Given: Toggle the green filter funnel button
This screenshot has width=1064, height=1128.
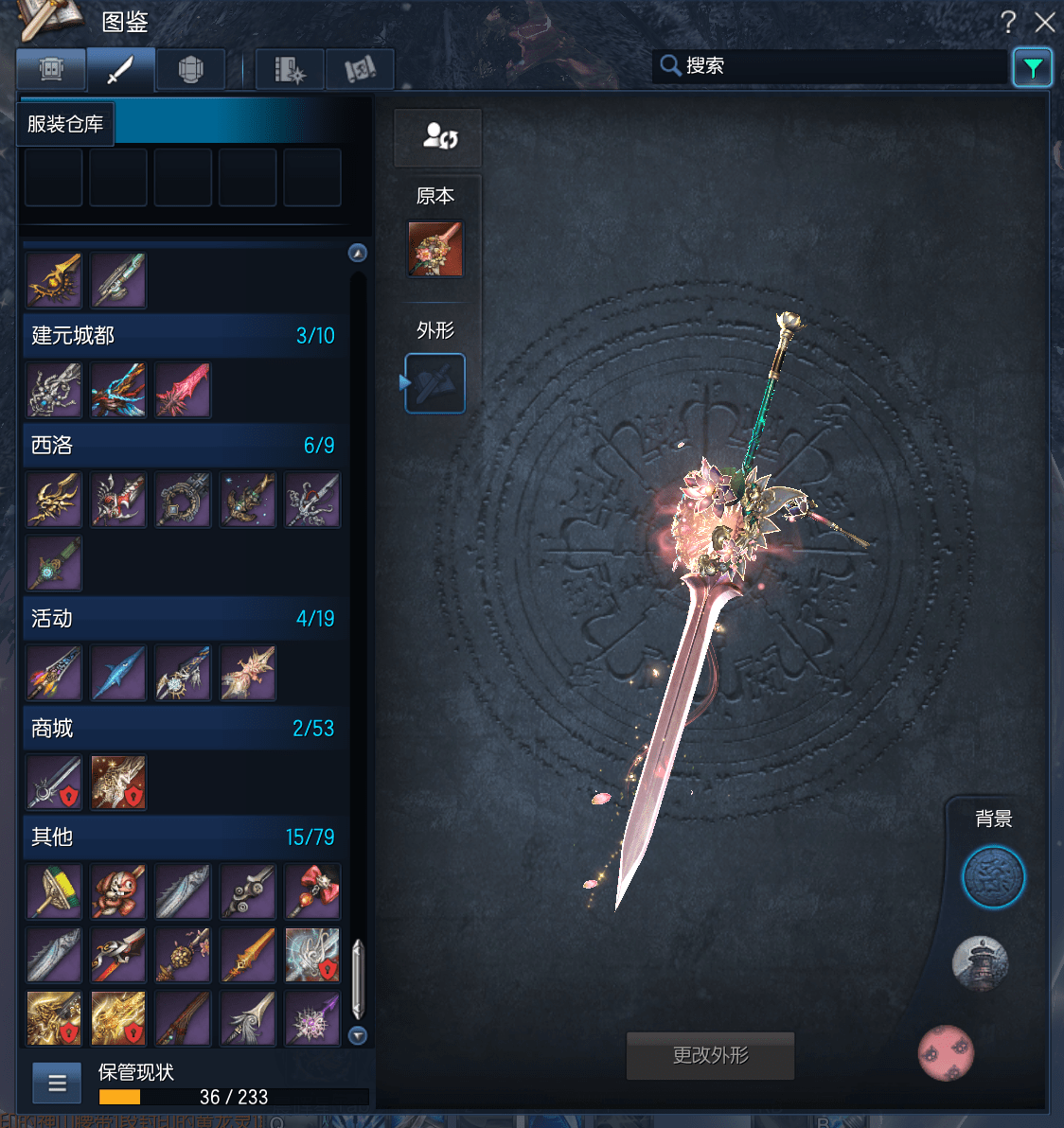Looking at the screenshot, I should tap(1032, 67).
